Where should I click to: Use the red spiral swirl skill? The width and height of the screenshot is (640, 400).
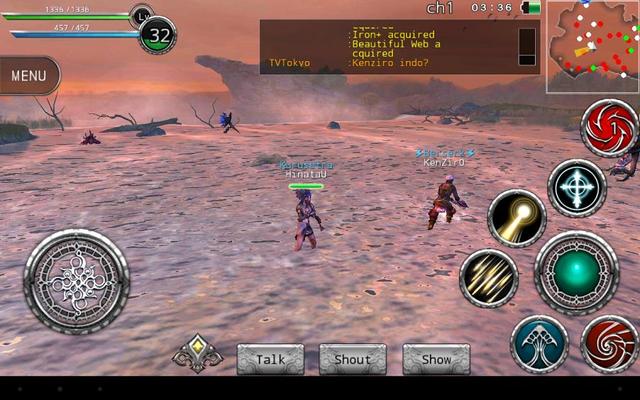pos(610,344)
